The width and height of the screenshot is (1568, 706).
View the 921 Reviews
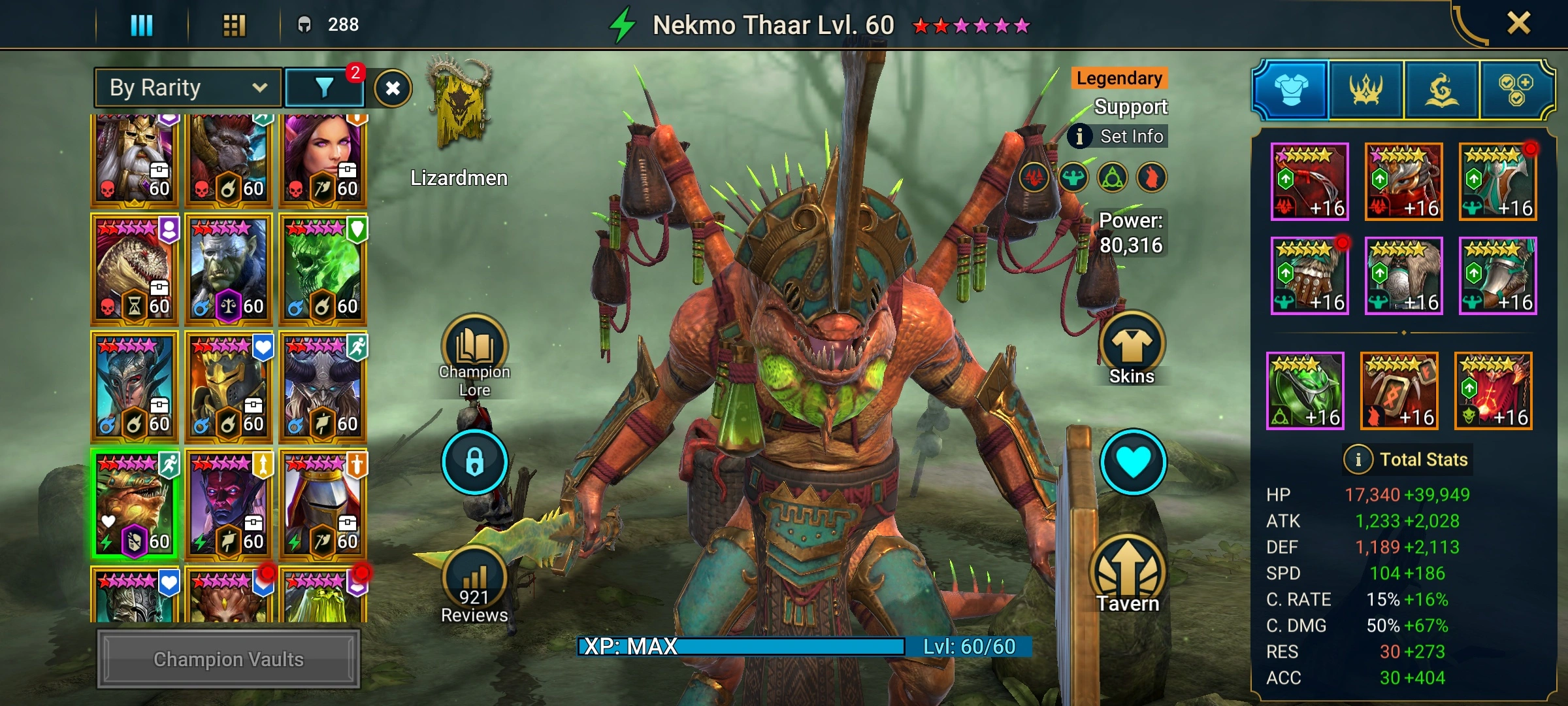474,585
